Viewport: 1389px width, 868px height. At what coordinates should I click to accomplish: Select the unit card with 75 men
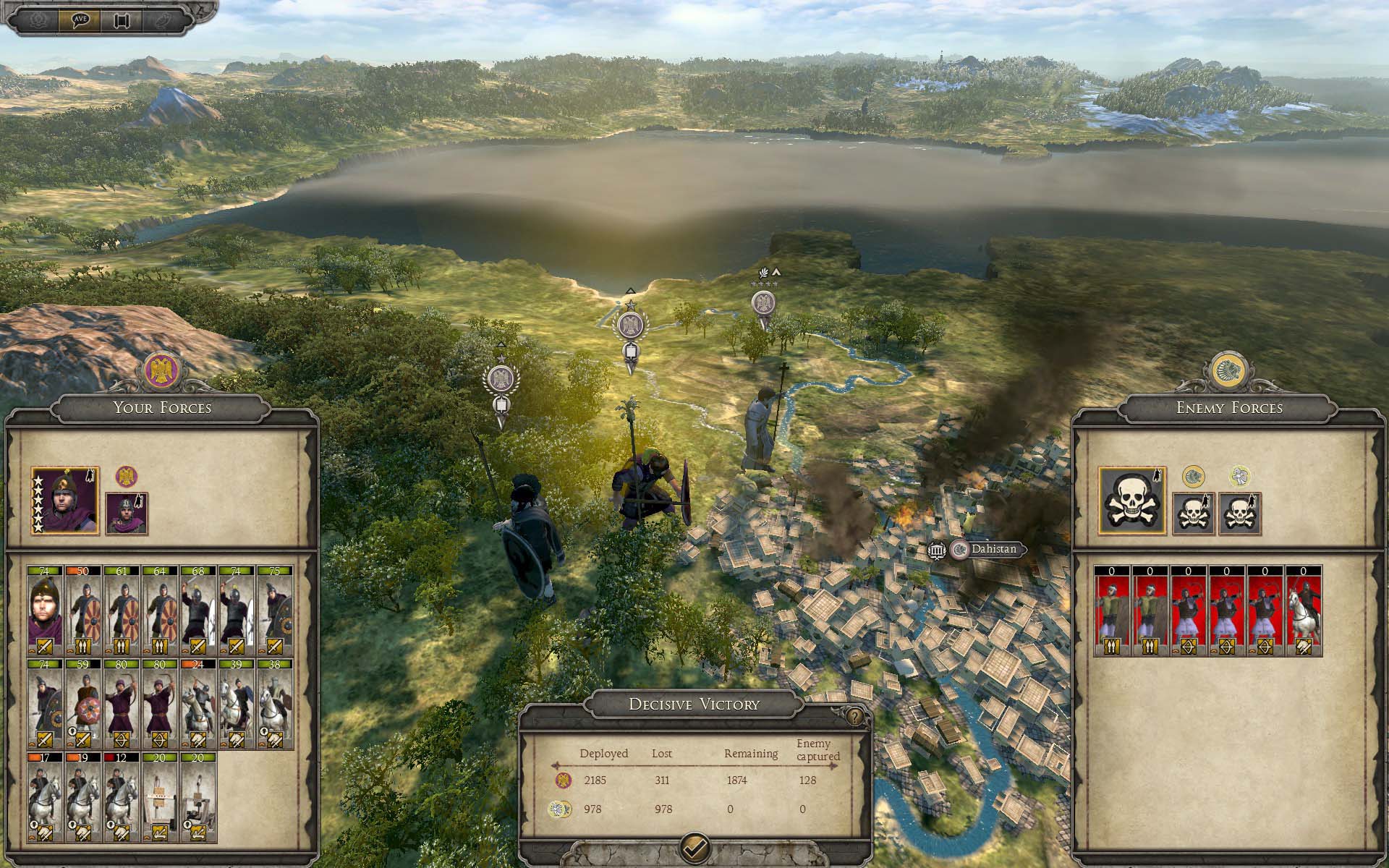(x=274, y=610)
